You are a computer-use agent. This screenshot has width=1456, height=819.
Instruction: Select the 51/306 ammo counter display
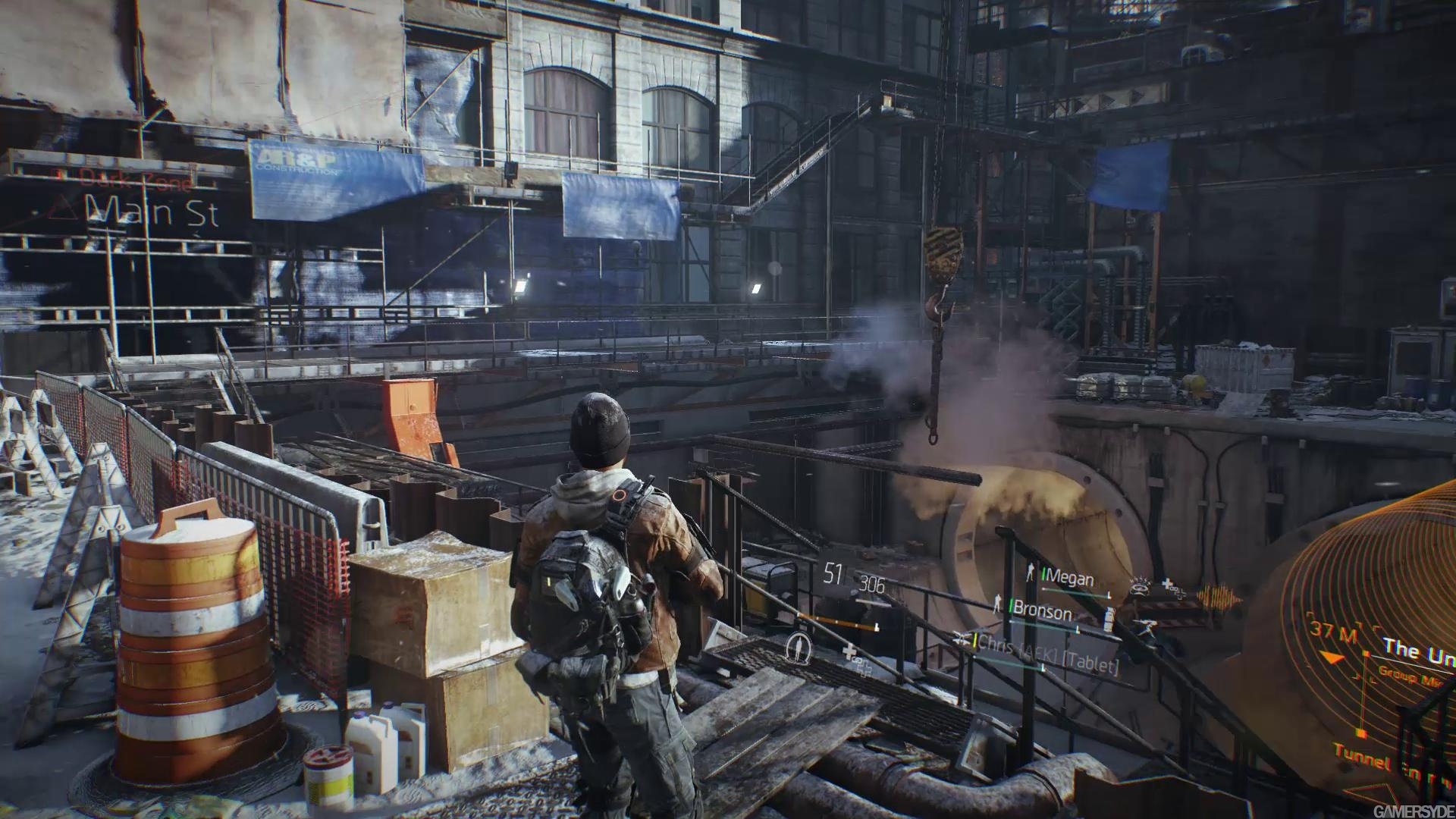(854, 577)
